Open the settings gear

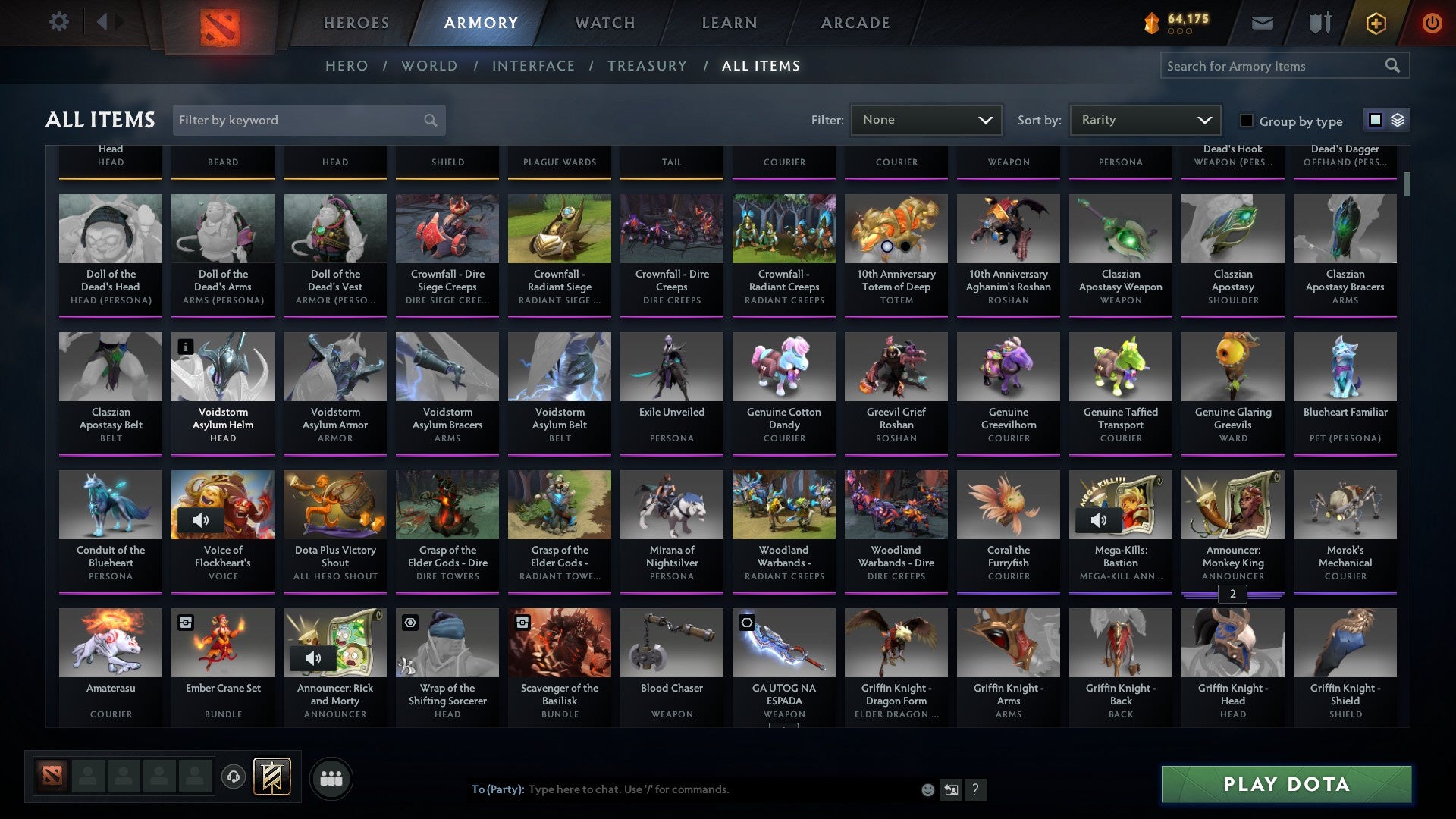tap(58, 21)
